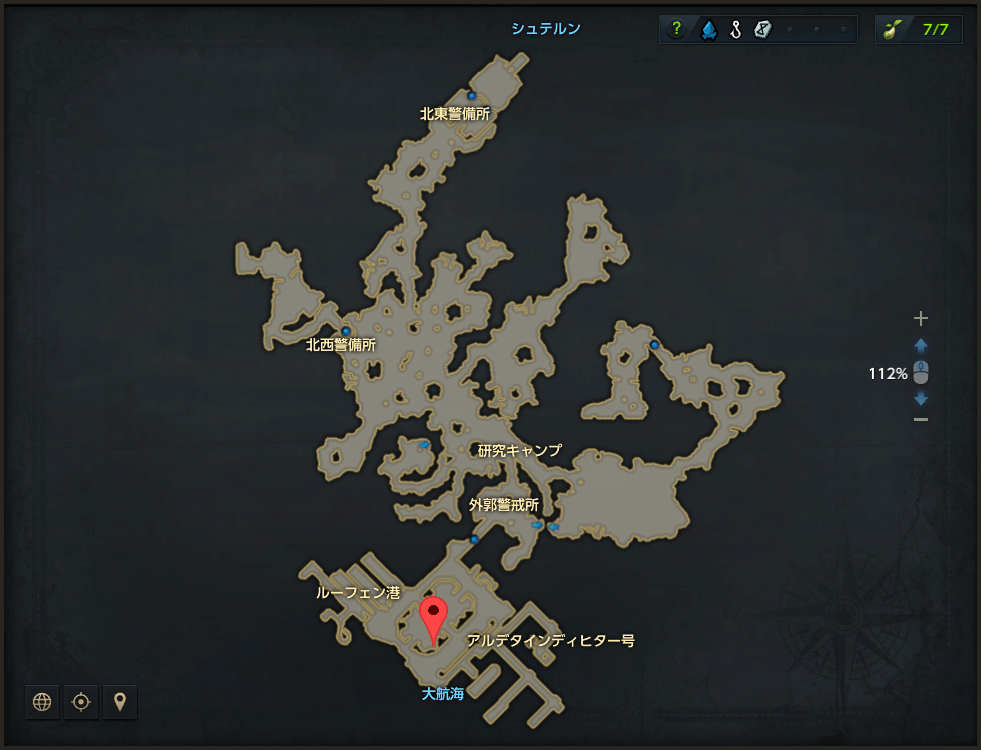The height and width of the screenshot is (750, 981).
Task: Open the world map globe button
Action: tap(42, 702)
